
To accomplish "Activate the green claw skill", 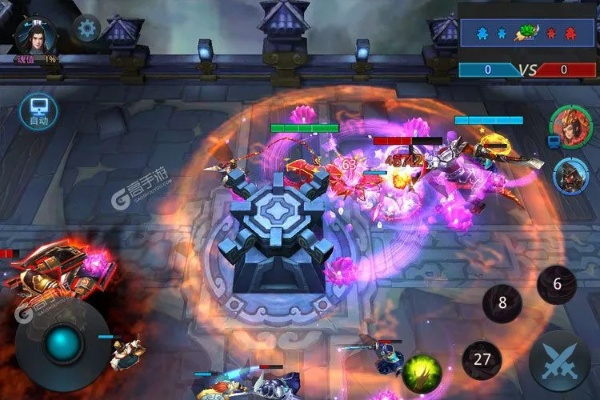I will click(422, 373).
